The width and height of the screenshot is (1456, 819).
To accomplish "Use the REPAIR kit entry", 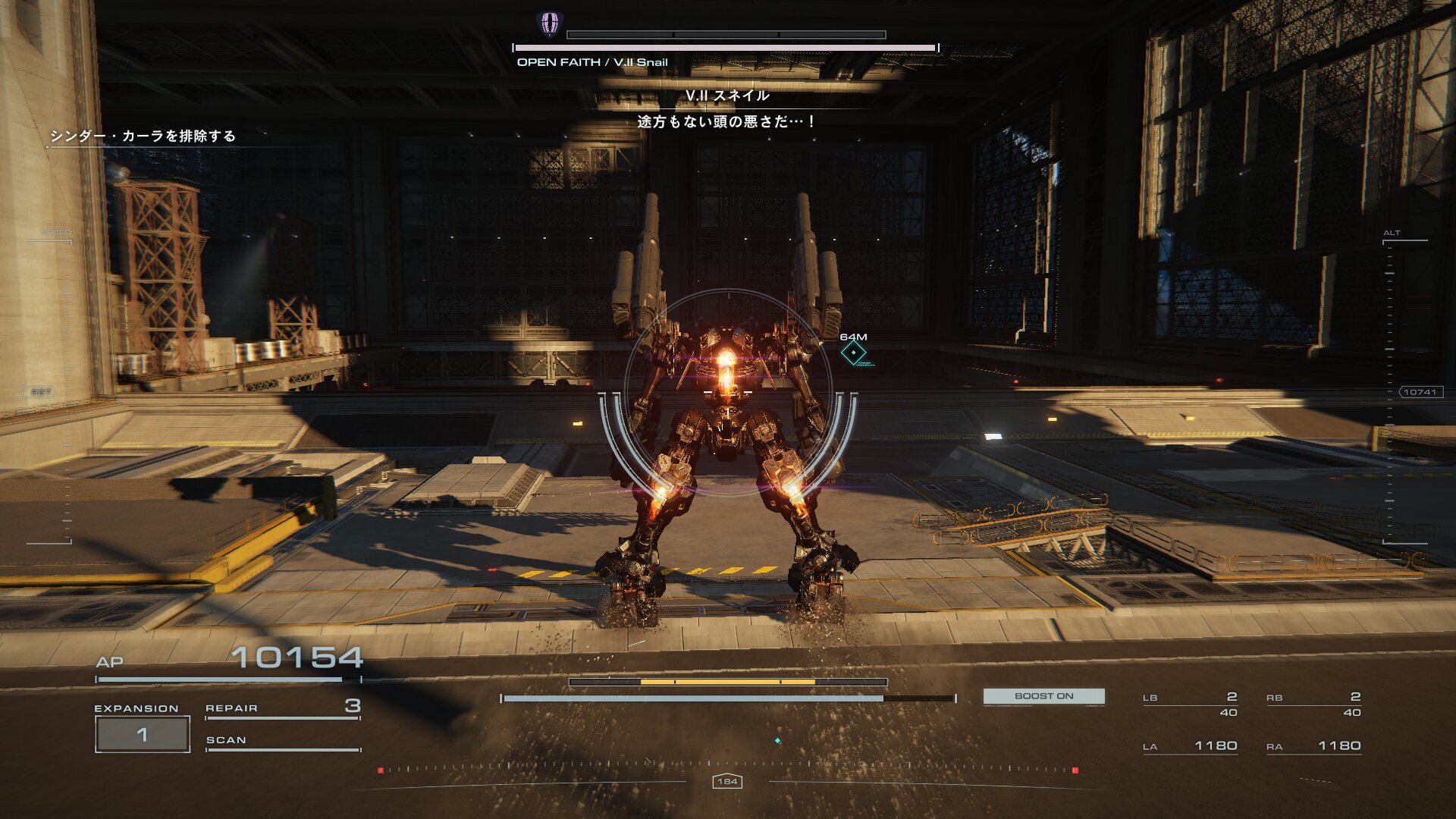I will (281, 708).
